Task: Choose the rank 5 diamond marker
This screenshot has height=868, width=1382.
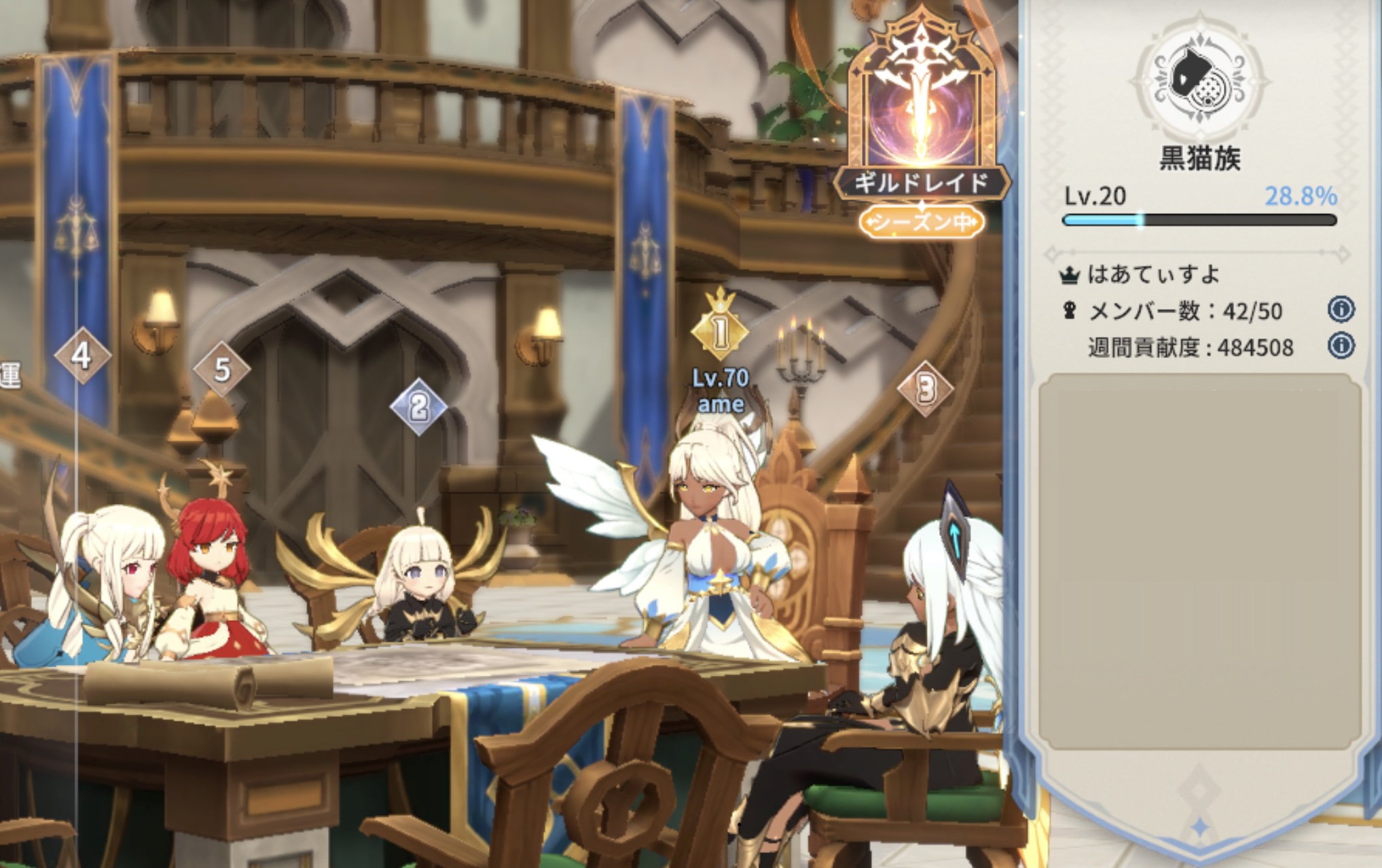Action: 222,369
